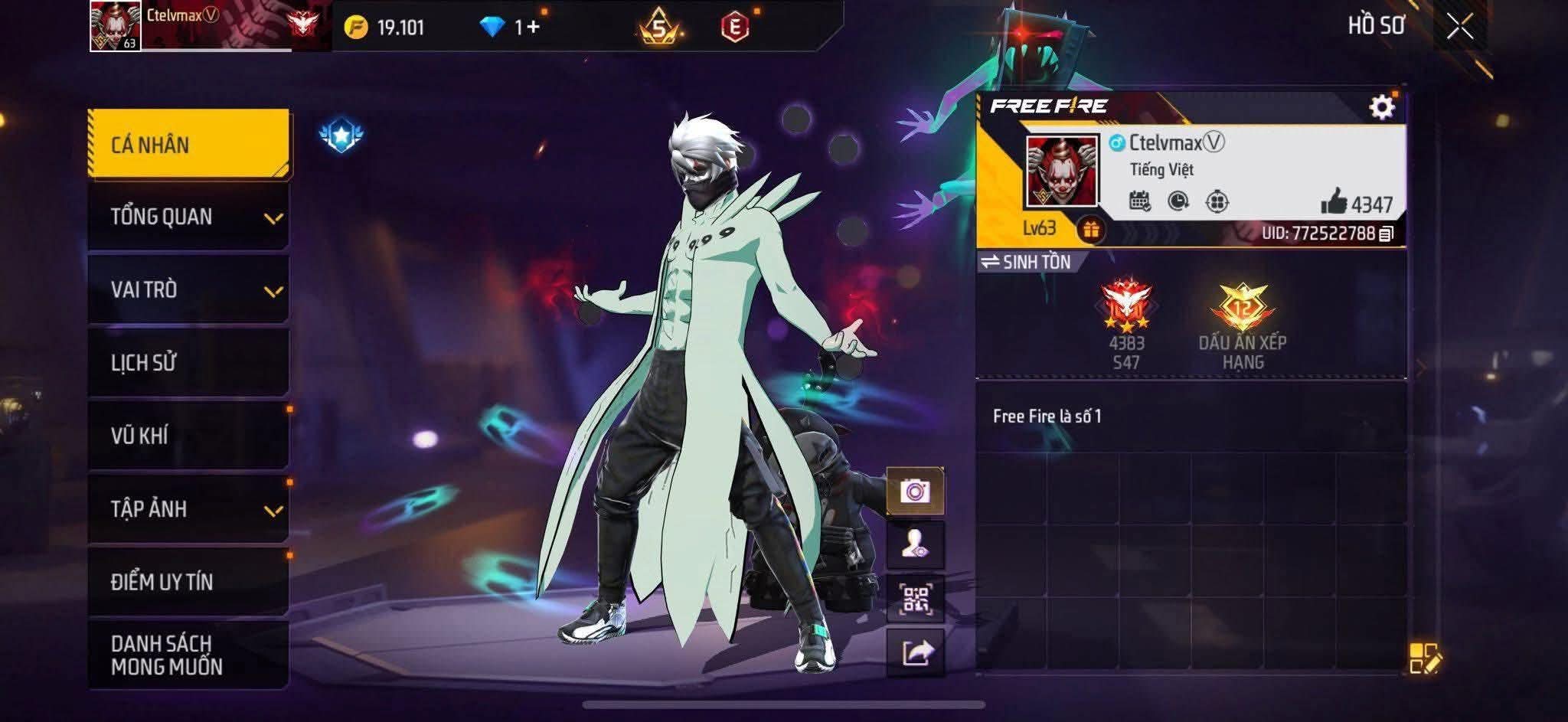
Task: Switch to the VŨ KHÍ tab
Action: tap(188, 435)
